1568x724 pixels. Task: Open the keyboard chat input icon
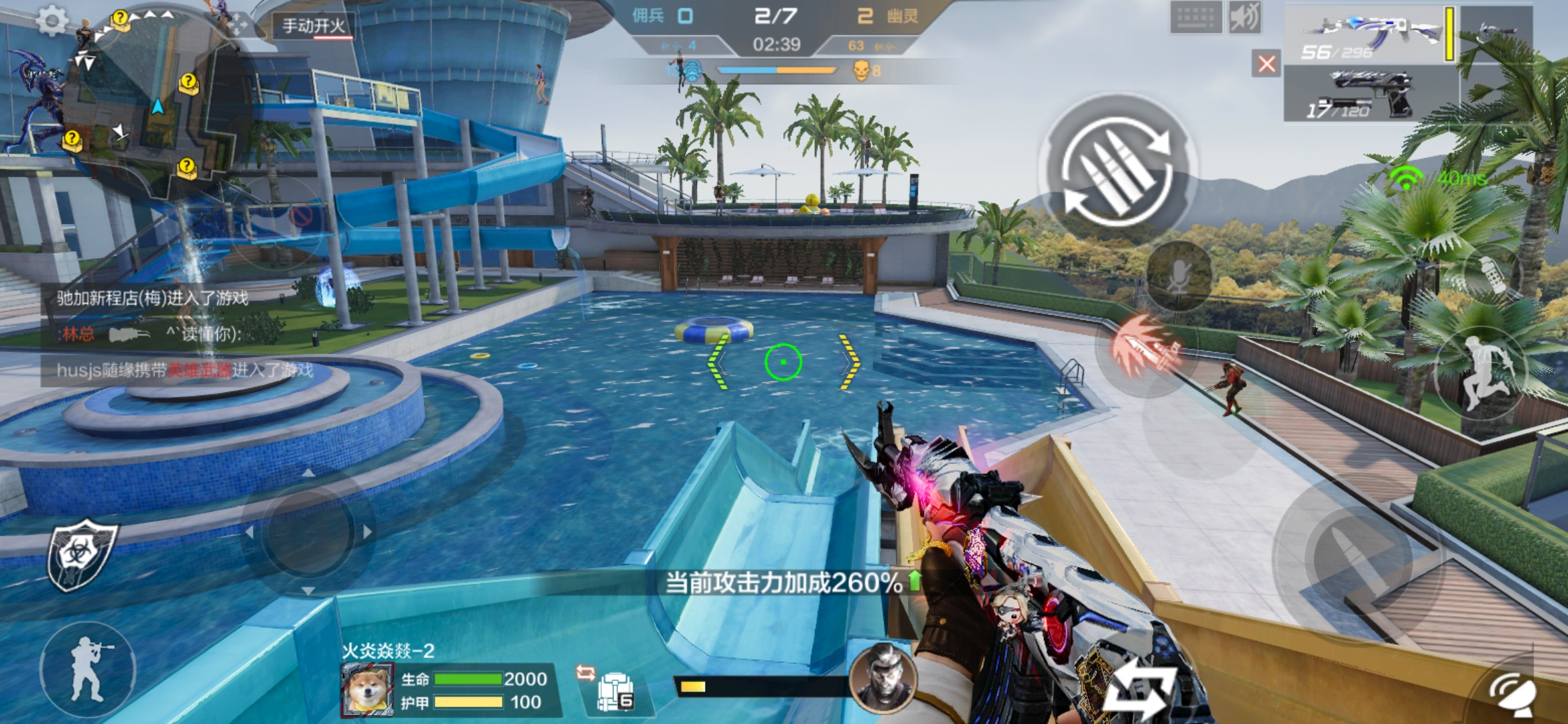[1196, 17]
